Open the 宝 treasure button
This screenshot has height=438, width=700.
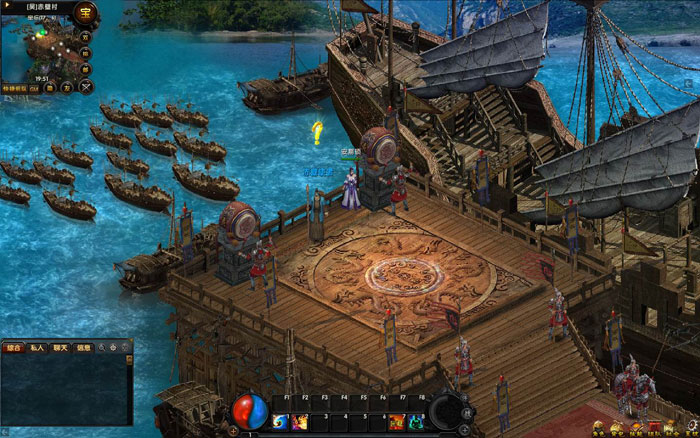[85, 15]
